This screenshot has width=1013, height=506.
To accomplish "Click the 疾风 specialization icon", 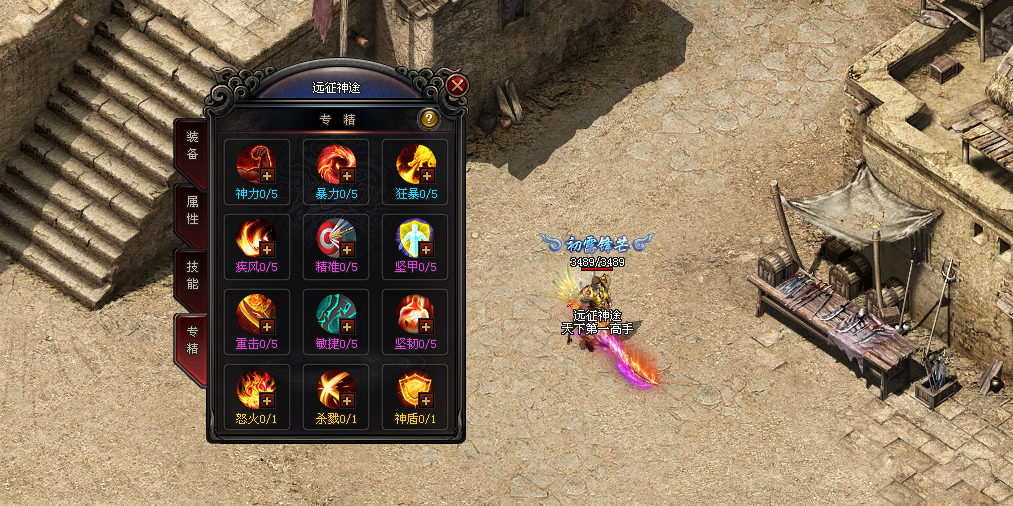I will click(255, 237).
